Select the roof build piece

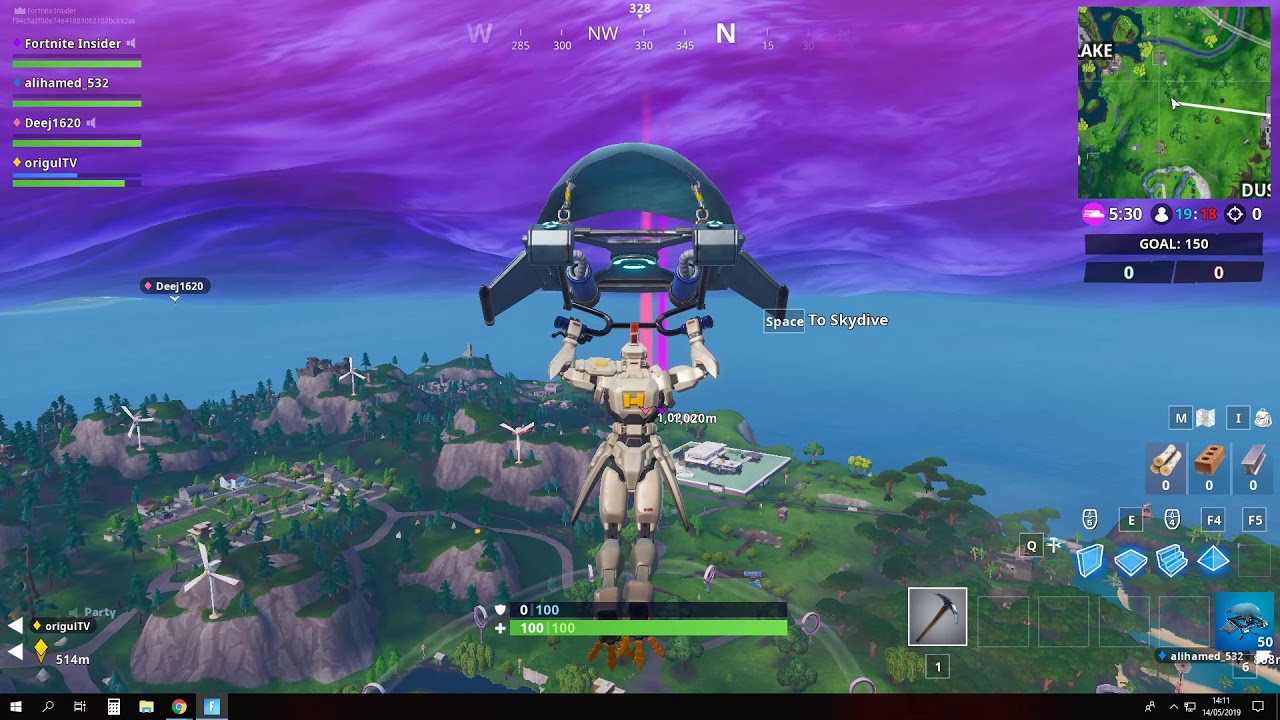[x=1213, y=561]
